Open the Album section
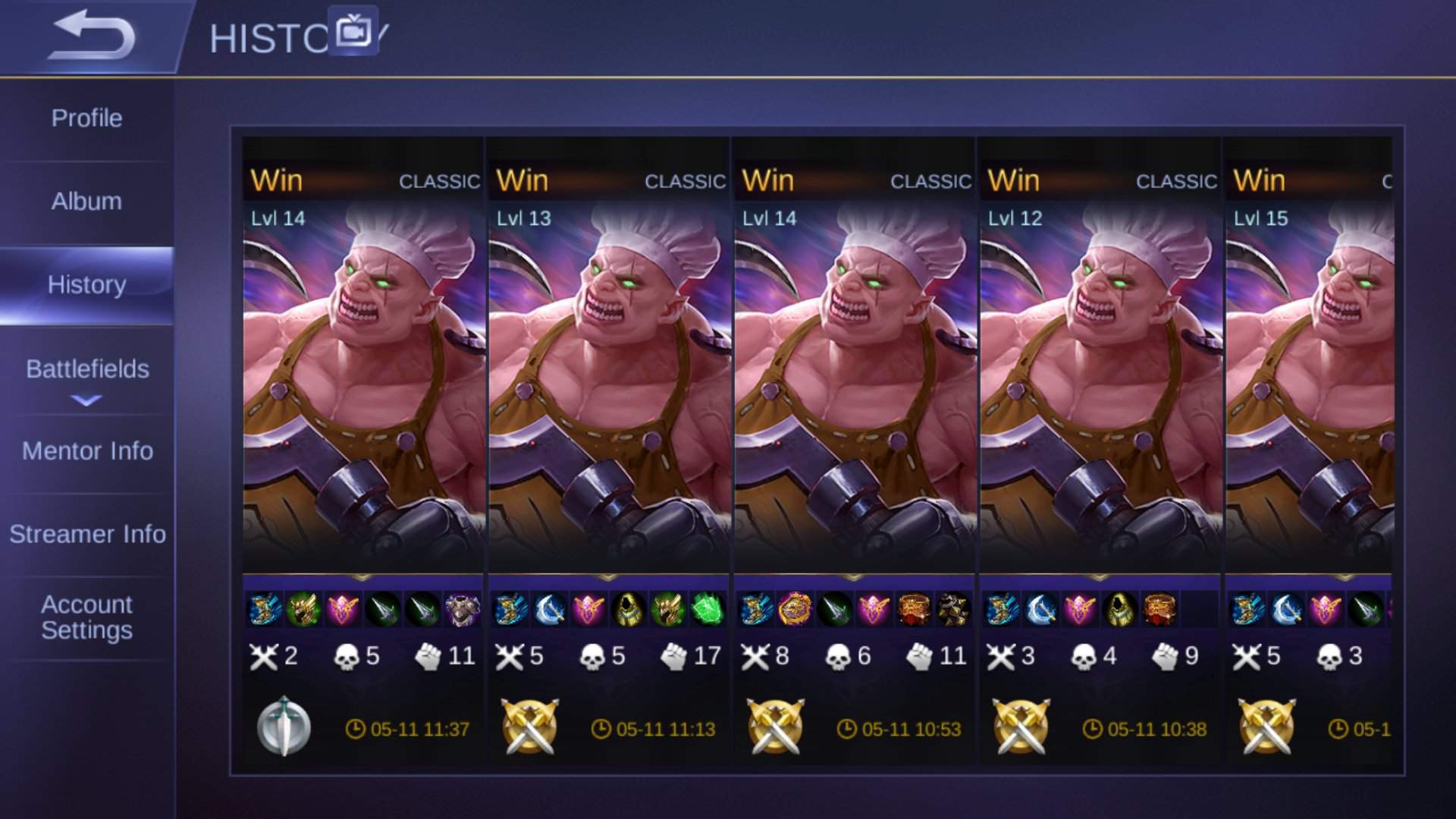Viewport: 1456px width, 819px height. (86, 202)
